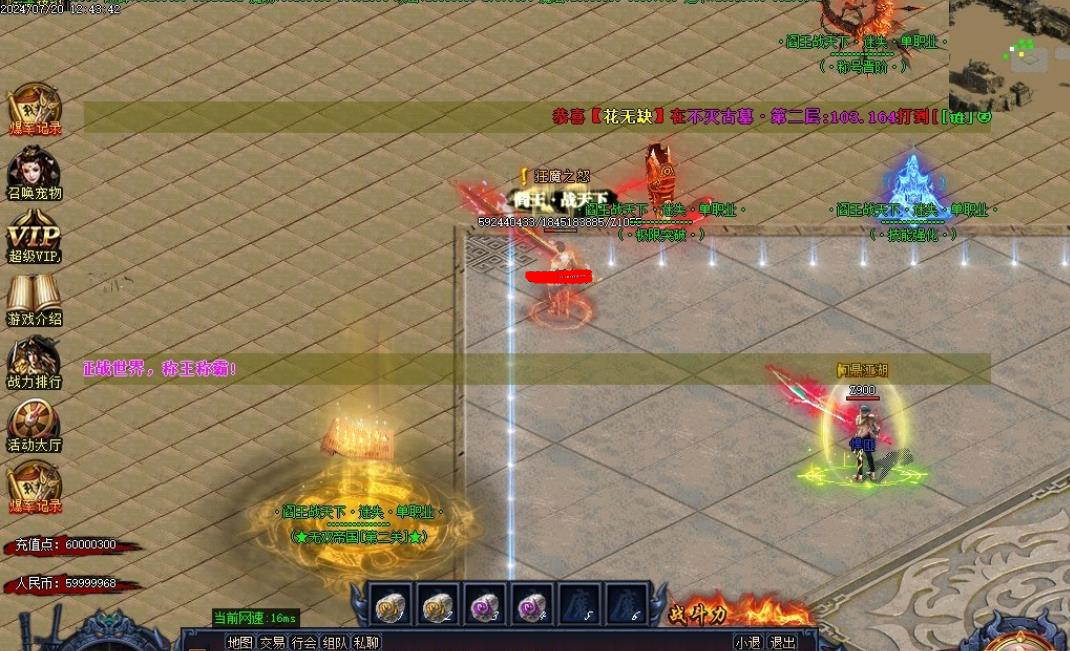
Task: Select the purple scroll in hotbar slot 4
Action: point(532,606)
